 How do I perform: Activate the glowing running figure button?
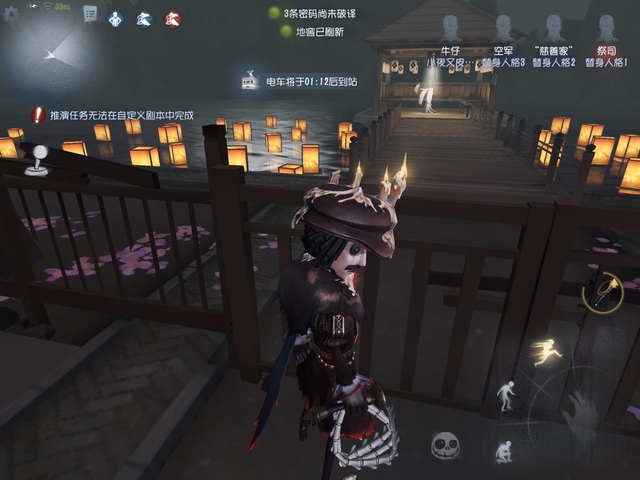click(546, 351)
